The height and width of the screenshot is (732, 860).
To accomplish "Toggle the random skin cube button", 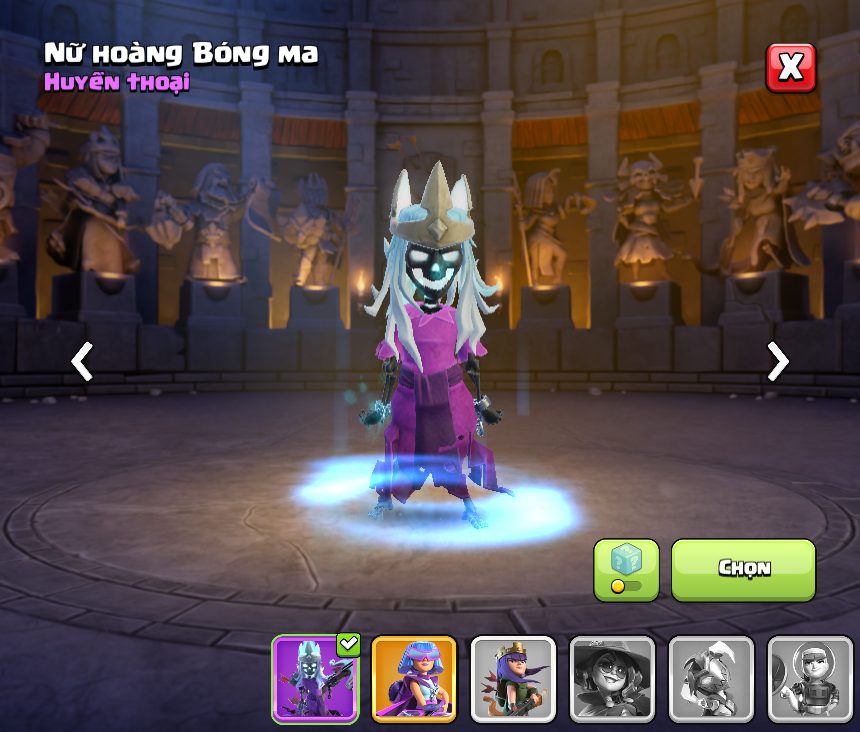I will click(626, 569).
